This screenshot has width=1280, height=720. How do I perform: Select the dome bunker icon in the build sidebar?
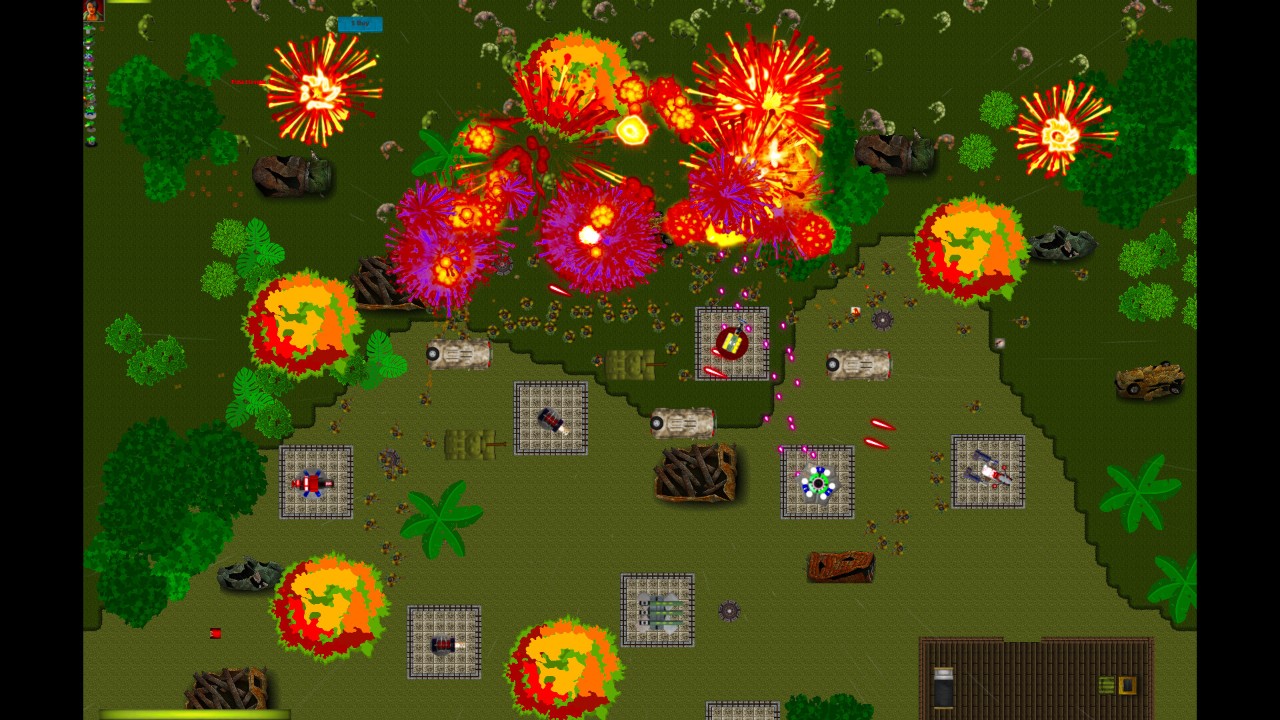90,114
